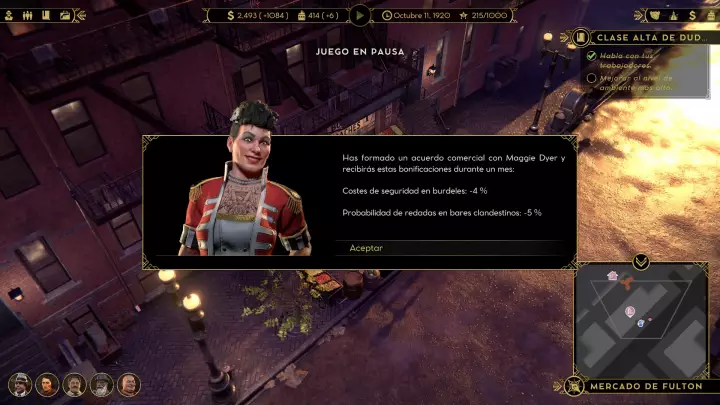Accept the Maggie Dyer trade agreement
Screen dimensions: 720x405
point(366,248)
